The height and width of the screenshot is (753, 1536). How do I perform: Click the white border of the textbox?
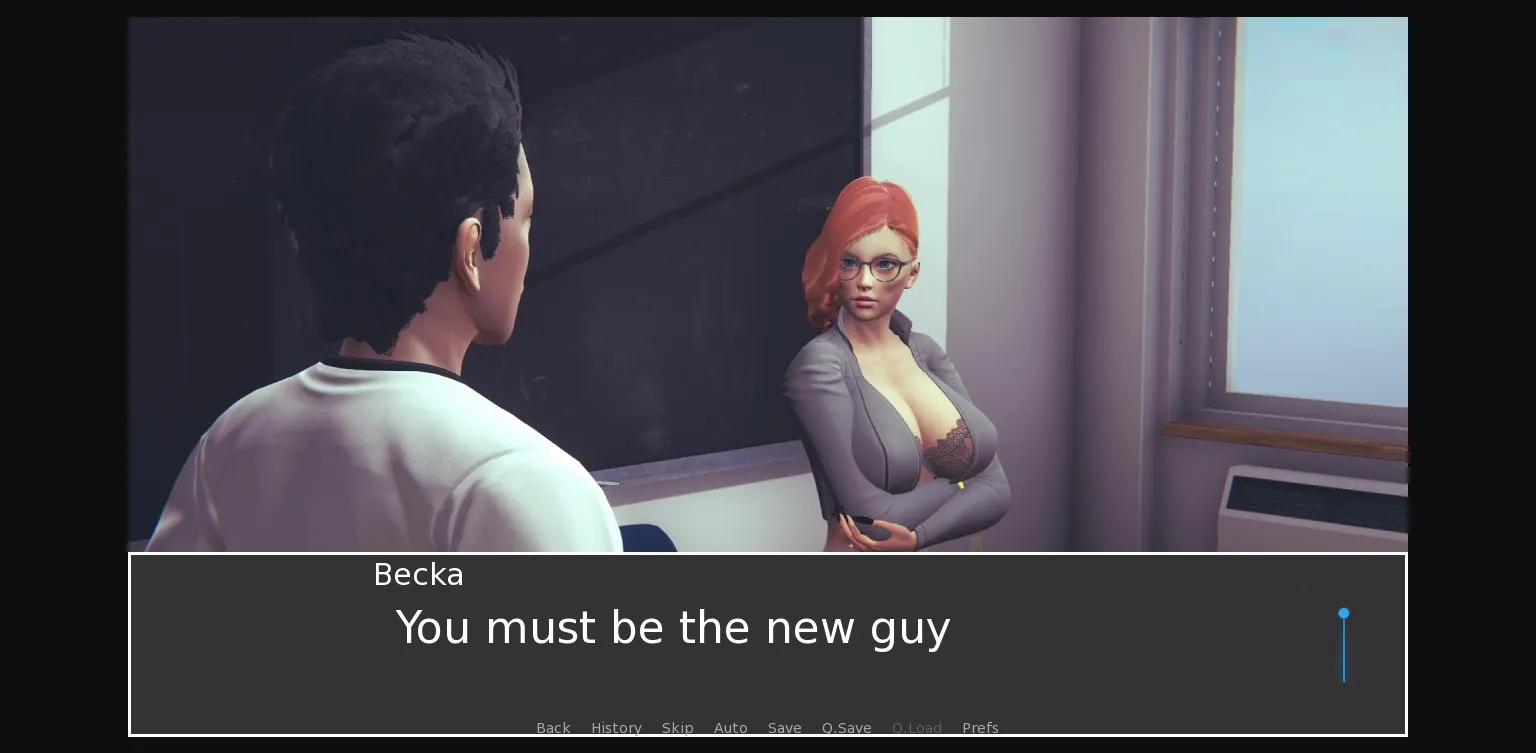click(766, 553)
